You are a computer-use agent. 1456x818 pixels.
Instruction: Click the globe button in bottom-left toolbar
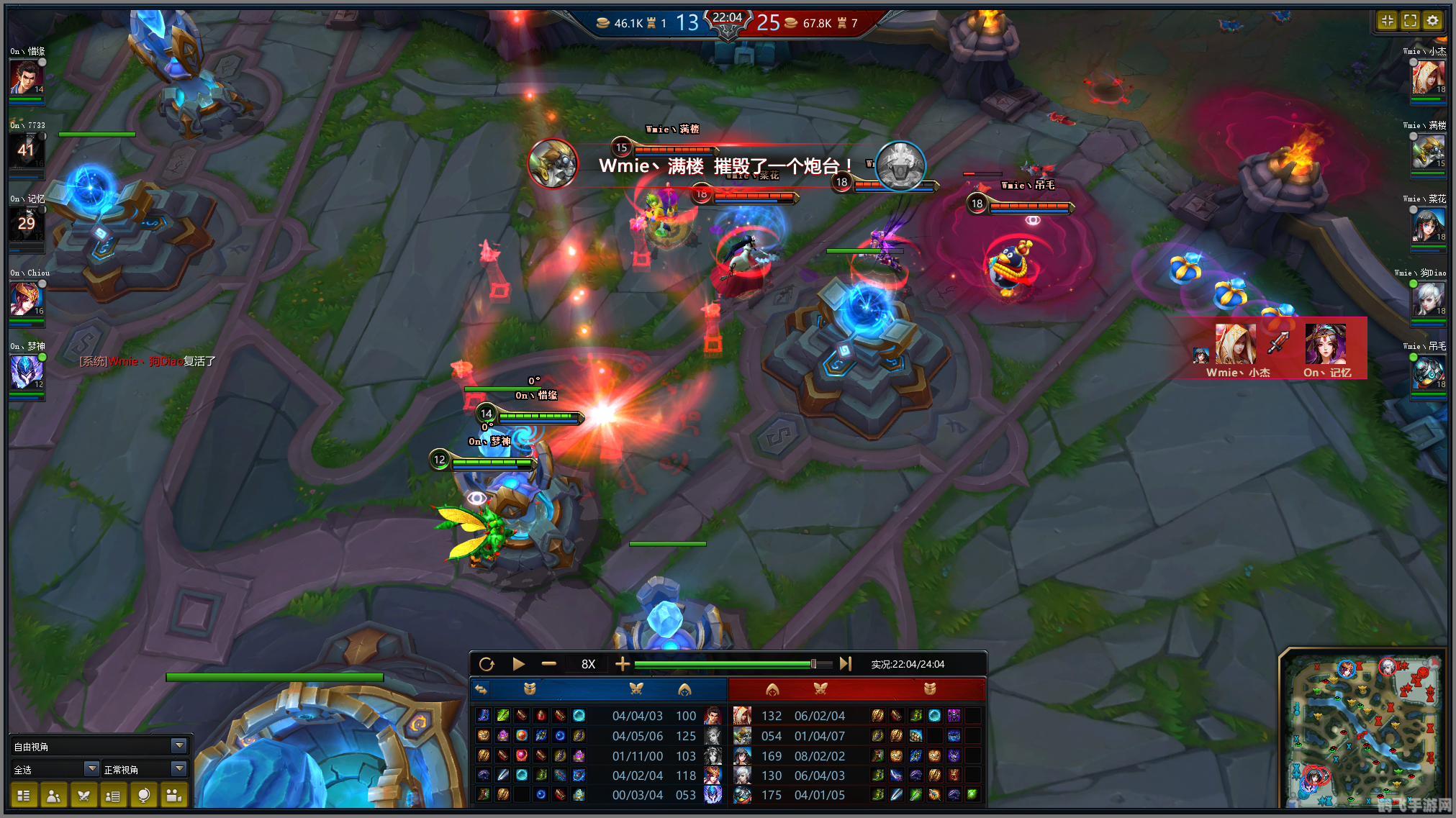[144, 796]
